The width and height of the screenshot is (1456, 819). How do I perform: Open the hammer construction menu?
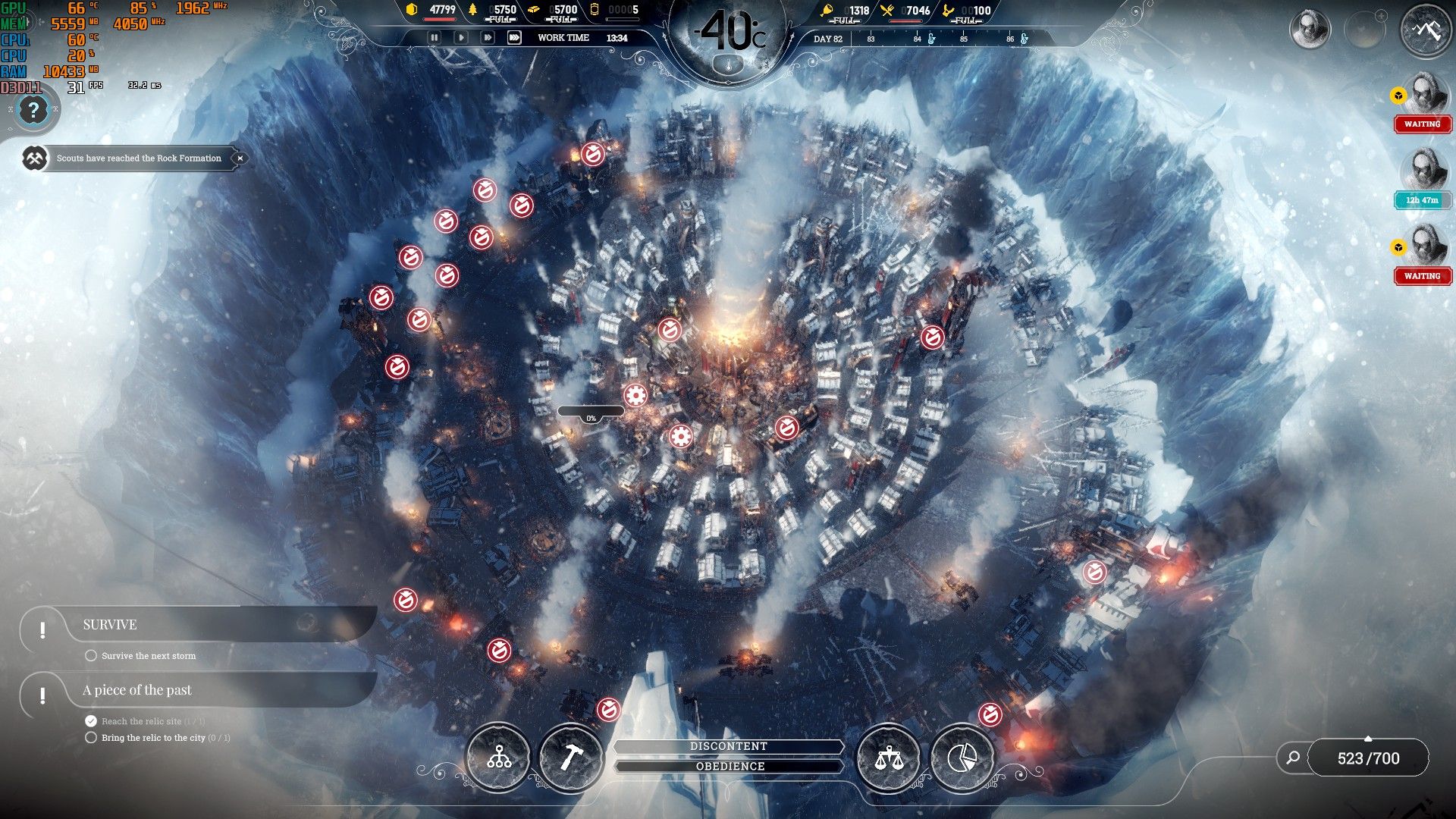[570, 757]
